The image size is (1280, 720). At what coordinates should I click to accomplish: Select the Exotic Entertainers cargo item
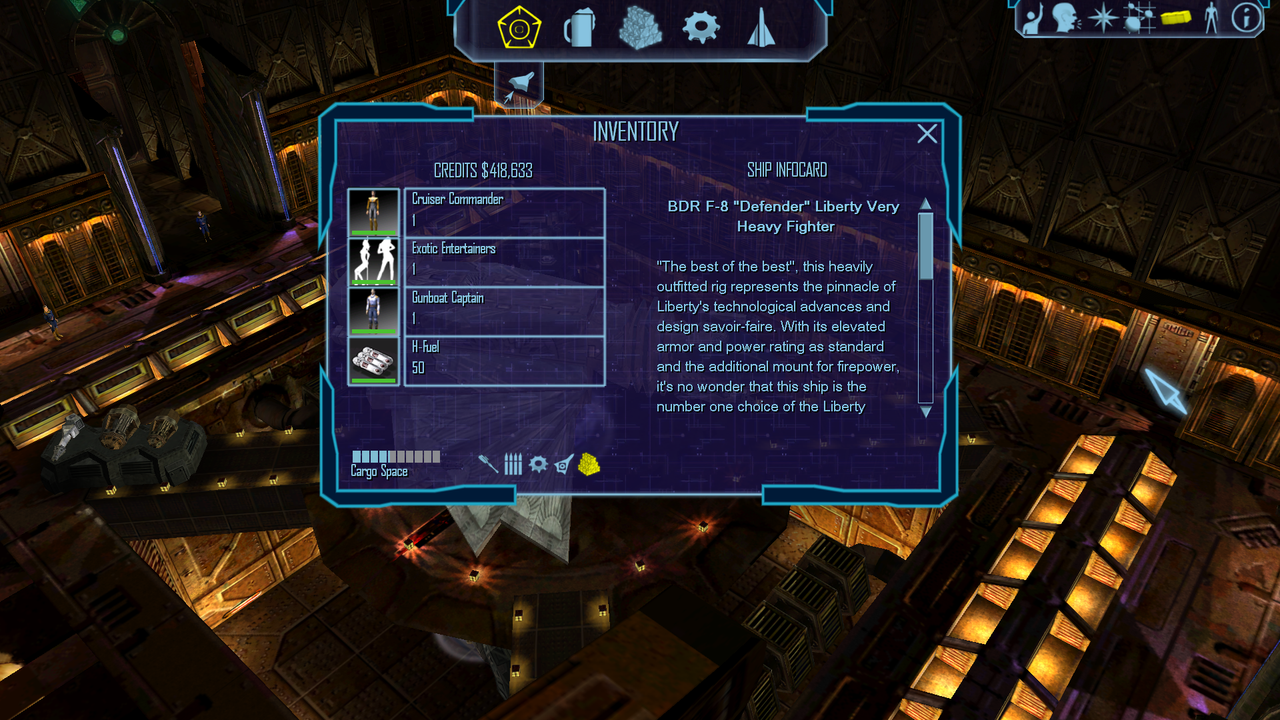(504, 261)
